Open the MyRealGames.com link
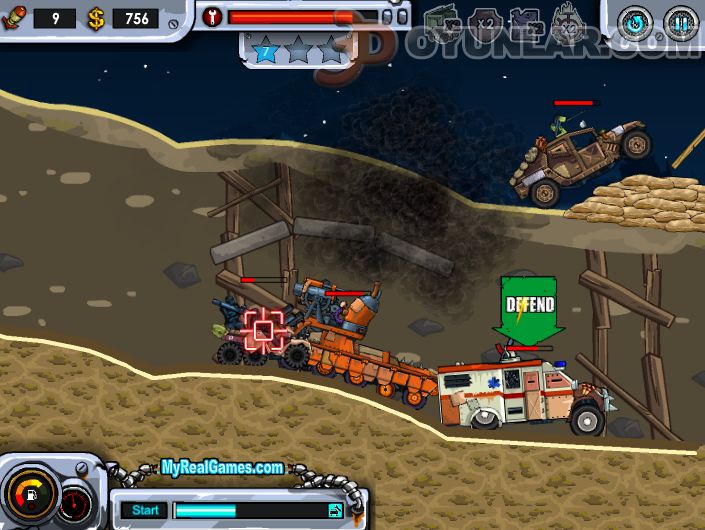Viewport: 705px width, 530px height. 222,467
